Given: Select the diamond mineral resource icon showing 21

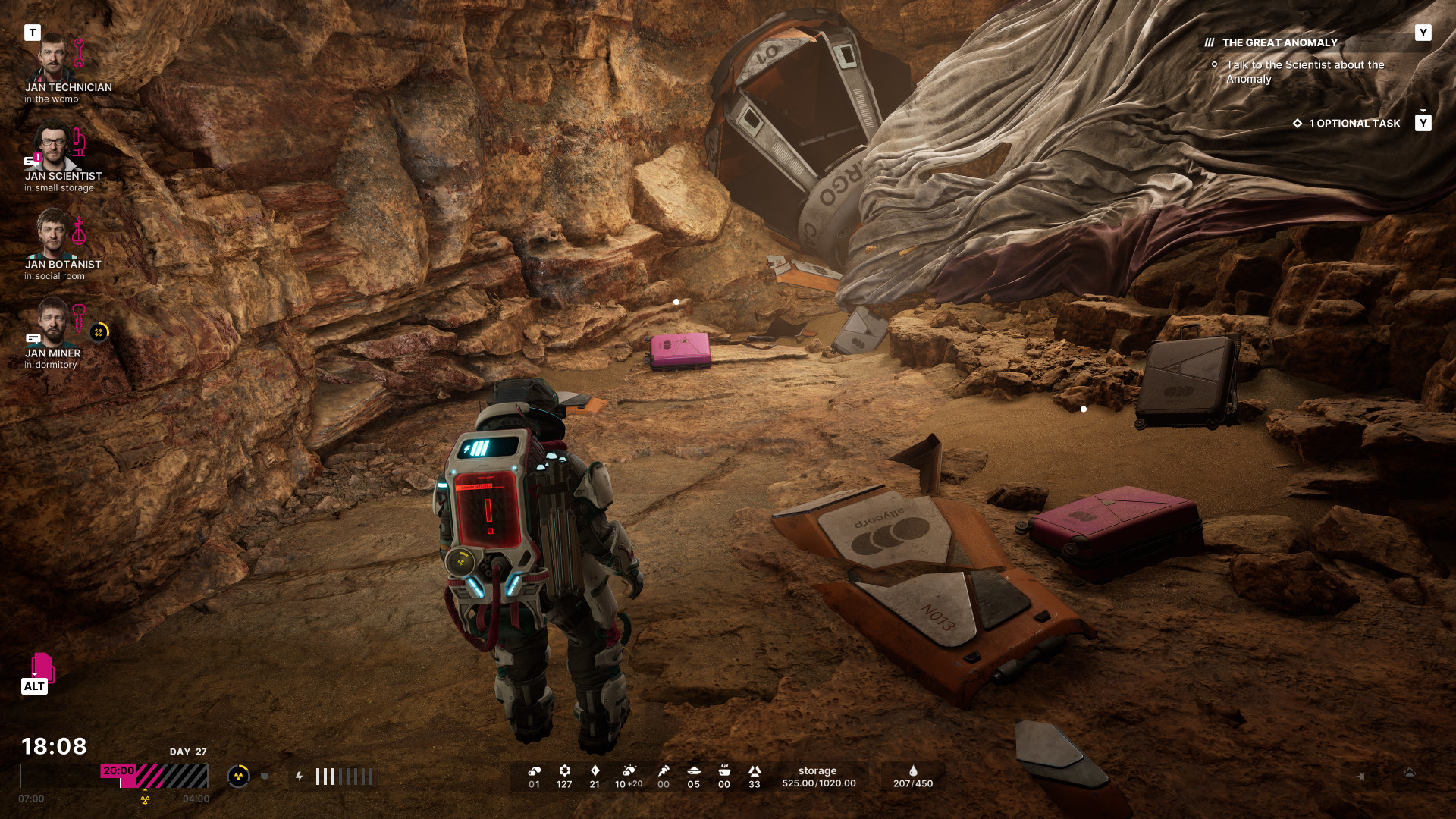Looking at the screenshot, I should coord(595,770).
